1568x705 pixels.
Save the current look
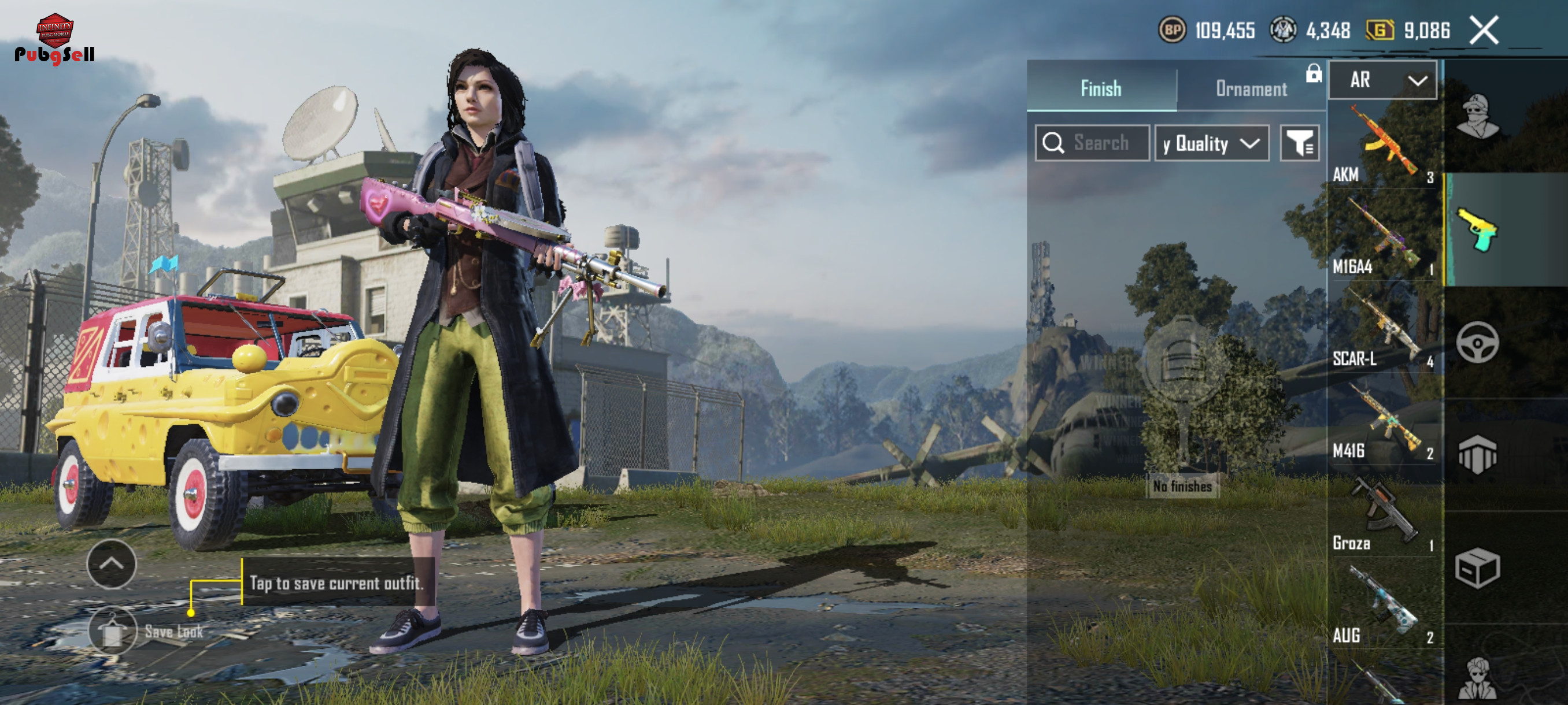pos(113,632)
